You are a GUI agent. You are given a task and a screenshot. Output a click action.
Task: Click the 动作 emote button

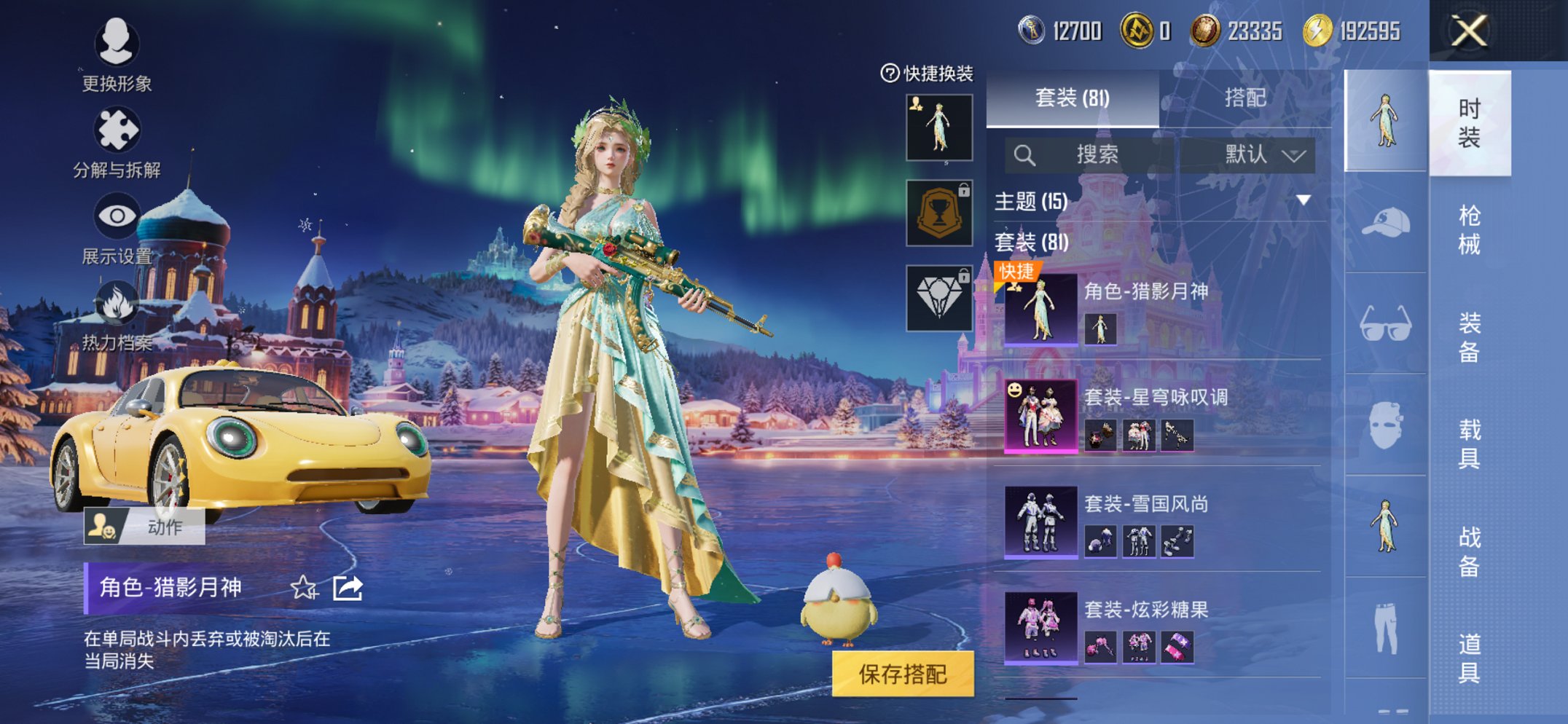point(144,527)
